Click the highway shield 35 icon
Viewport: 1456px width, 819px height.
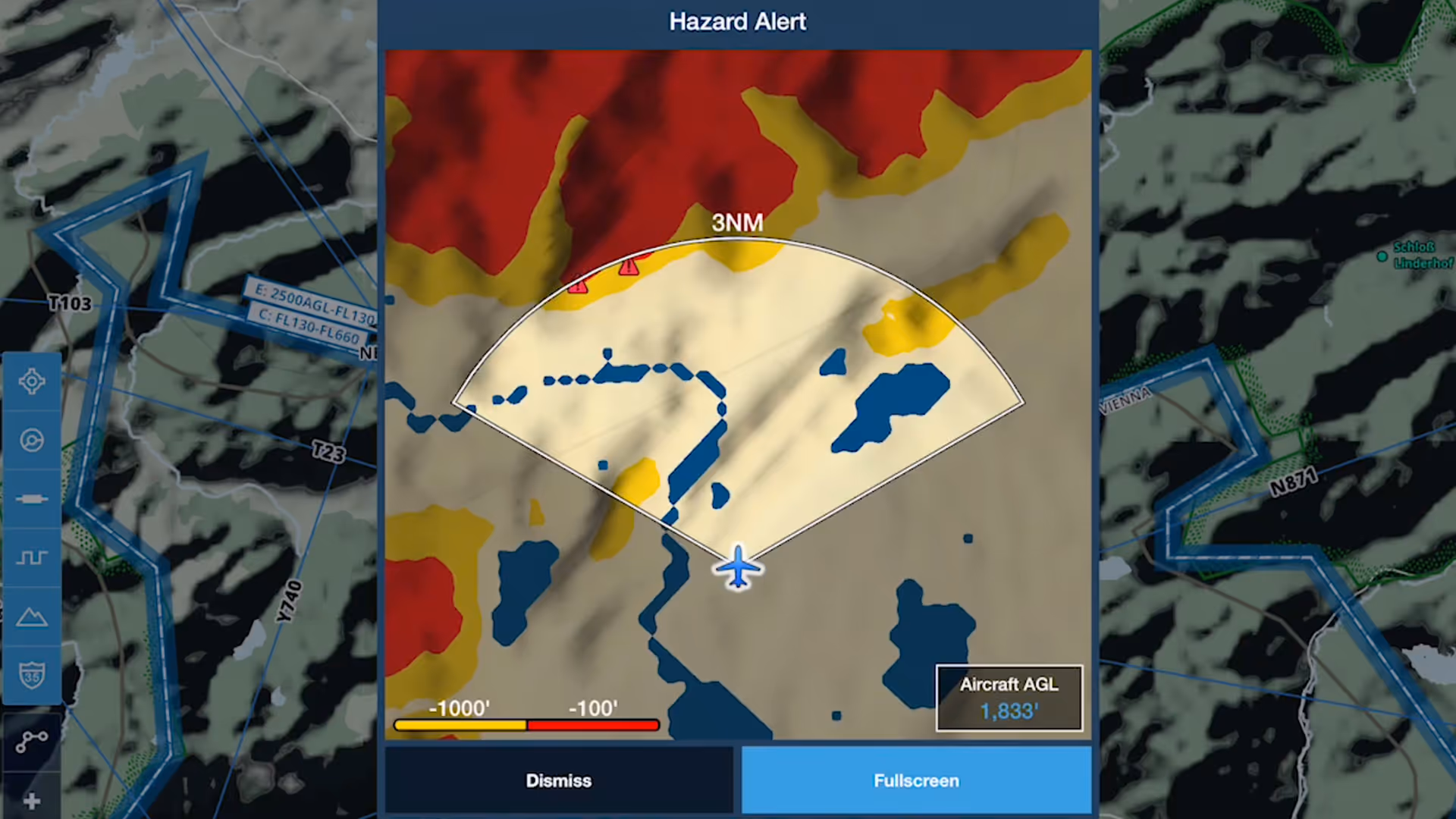click(32, 675)
